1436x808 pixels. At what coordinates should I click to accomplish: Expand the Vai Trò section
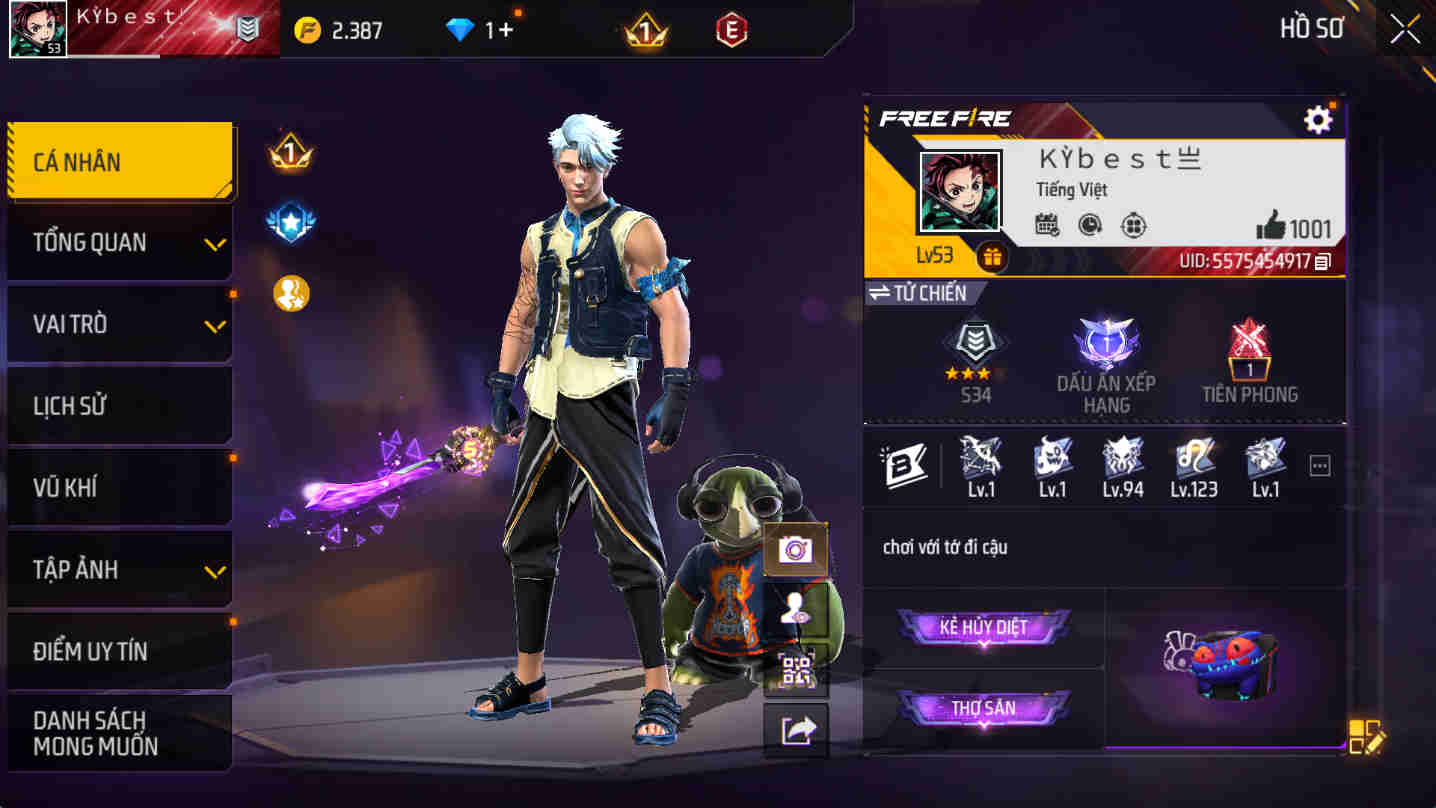point(119,323)
